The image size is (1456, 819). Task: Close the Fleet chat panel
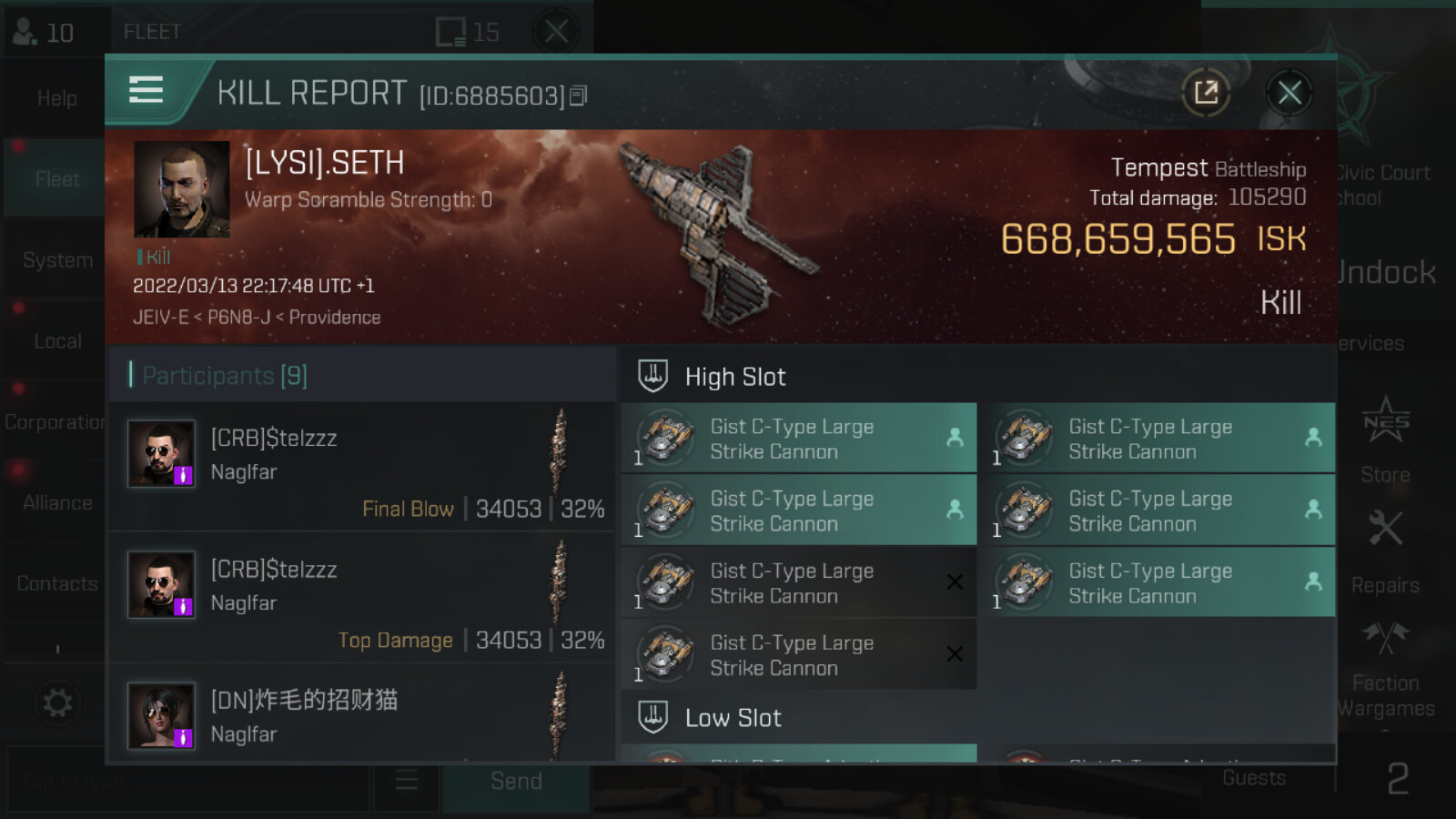(556, 32)
